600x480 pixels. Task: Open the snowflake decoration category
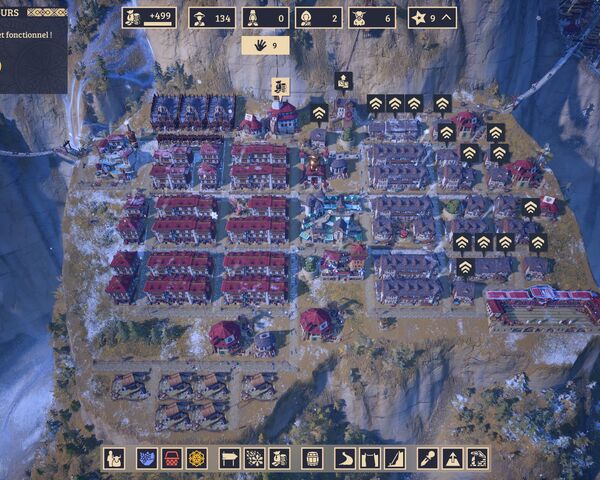pos(255,458)
